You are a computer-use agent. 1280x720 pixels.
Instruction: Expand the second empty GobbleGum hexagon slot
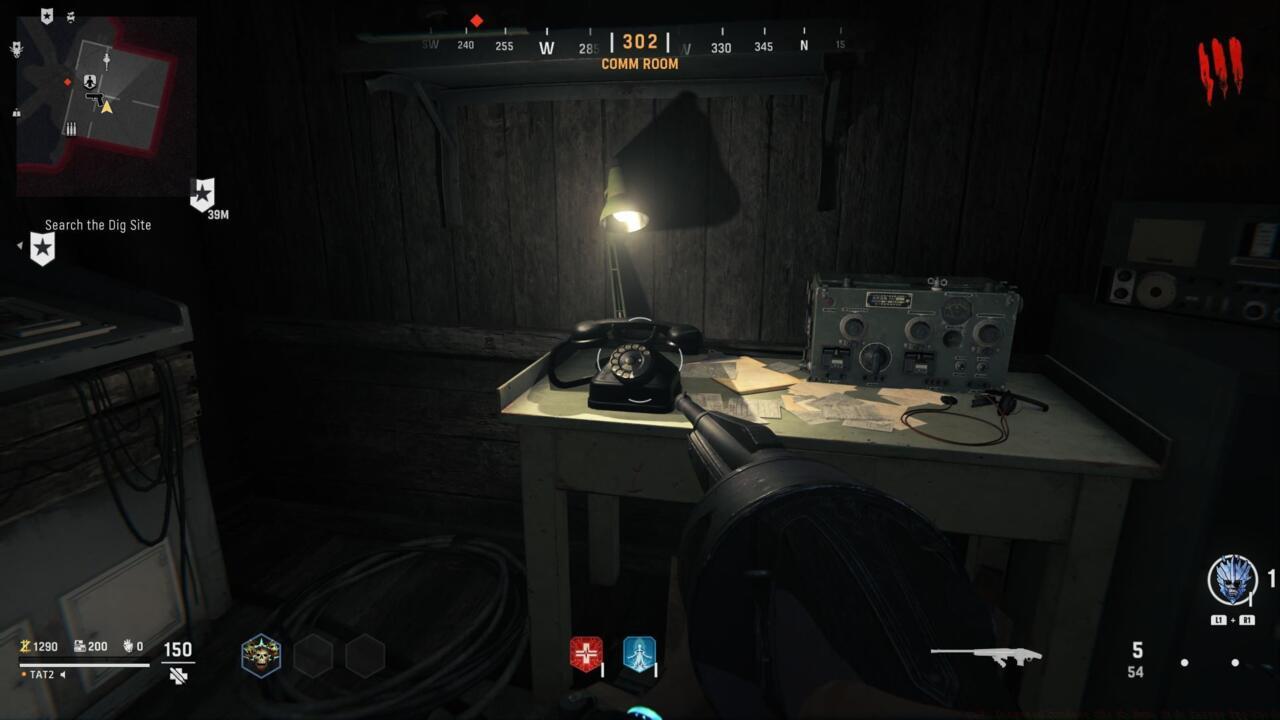[312, 656]
